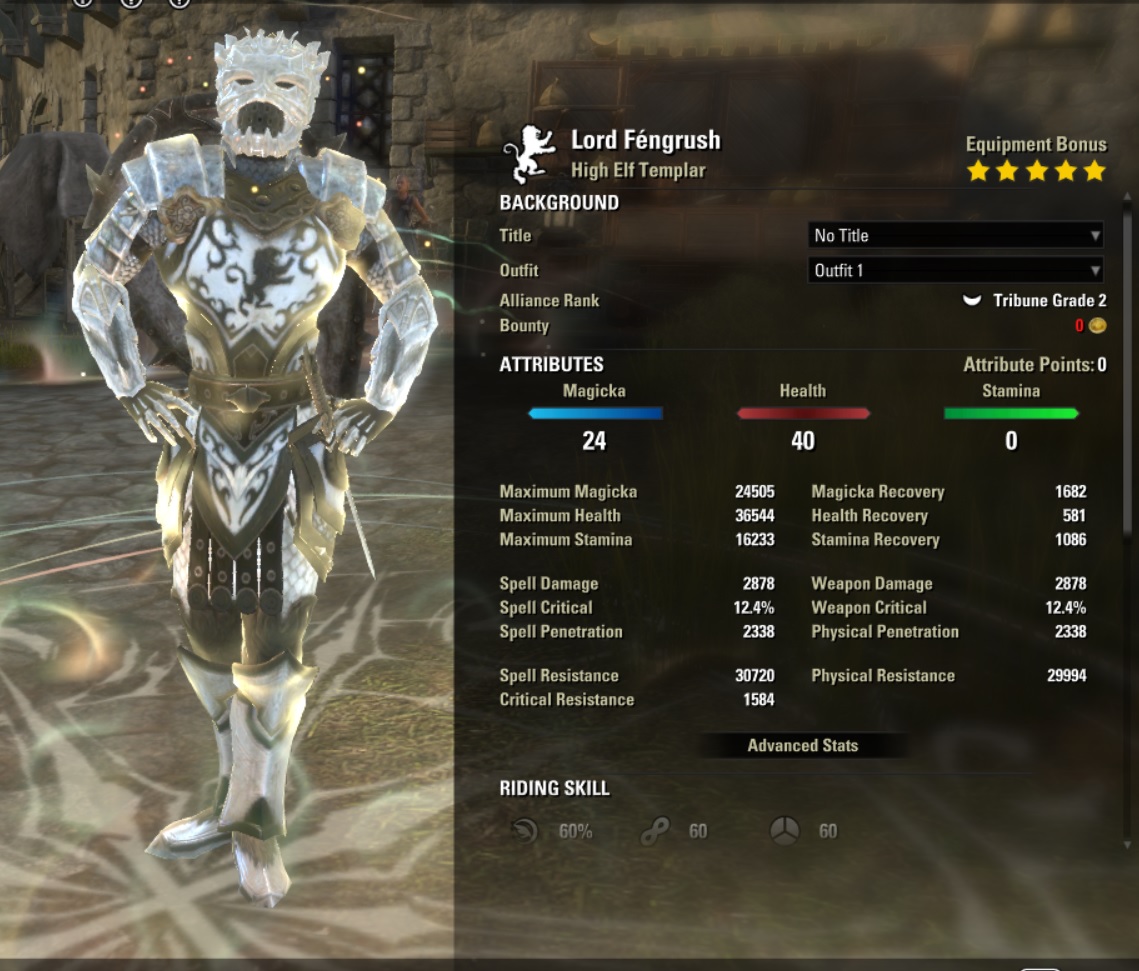Select the blue Magicka attribute bar
Viewport: 1139px width, 971px height.
(595, 413)
